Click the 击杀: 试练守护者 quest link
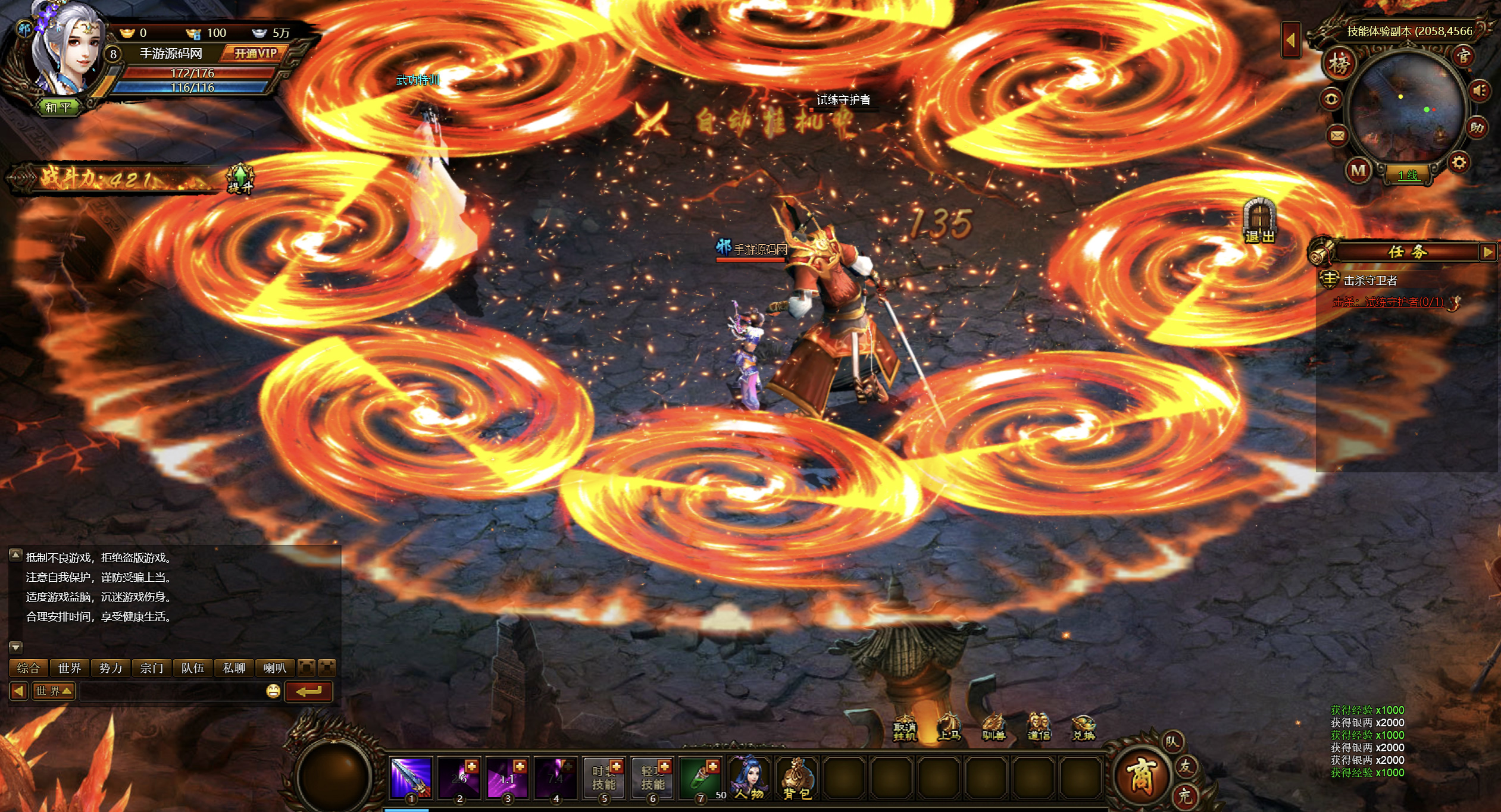This screenshot has height=812, width=1501. coord(1388,302)
